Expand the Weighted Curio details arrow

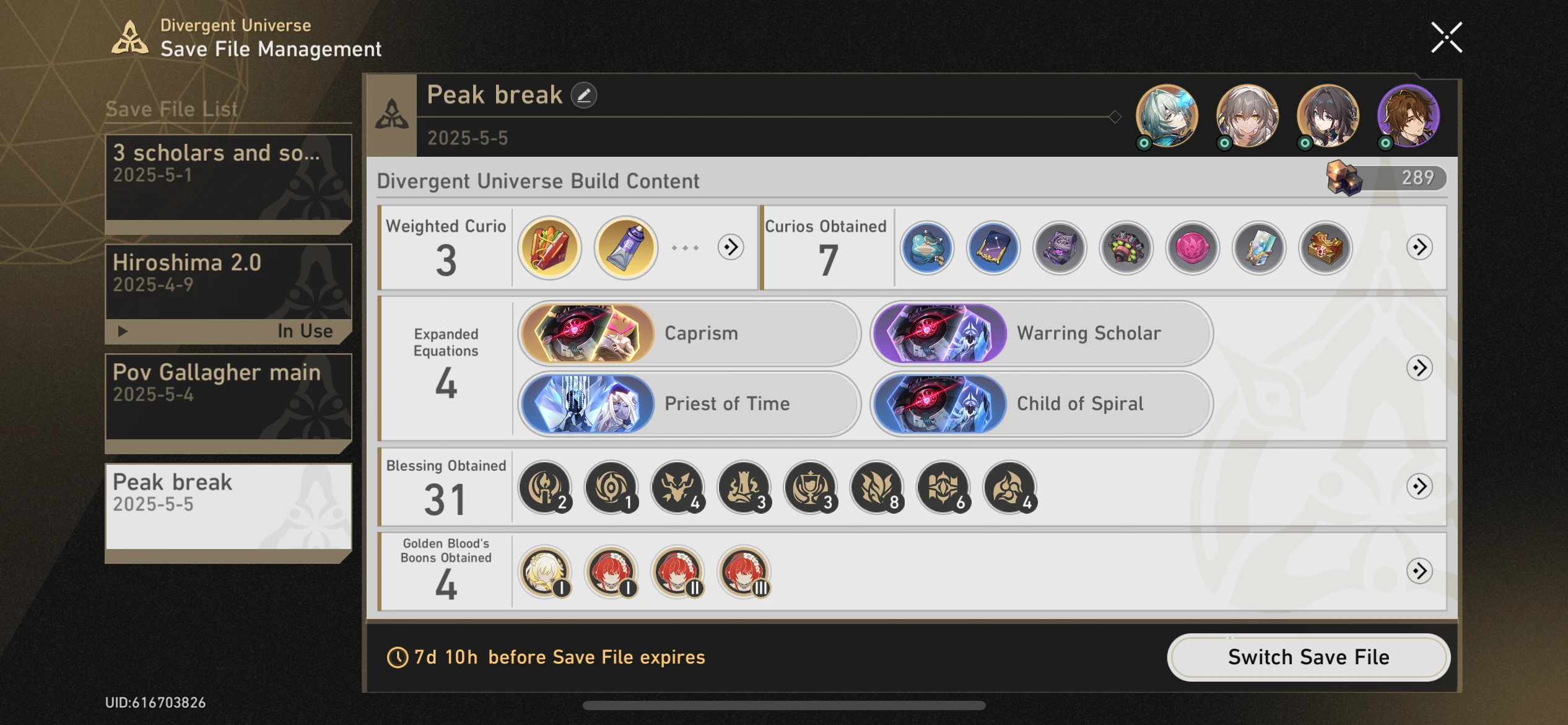pyautogui.click(x=731, y=247)
